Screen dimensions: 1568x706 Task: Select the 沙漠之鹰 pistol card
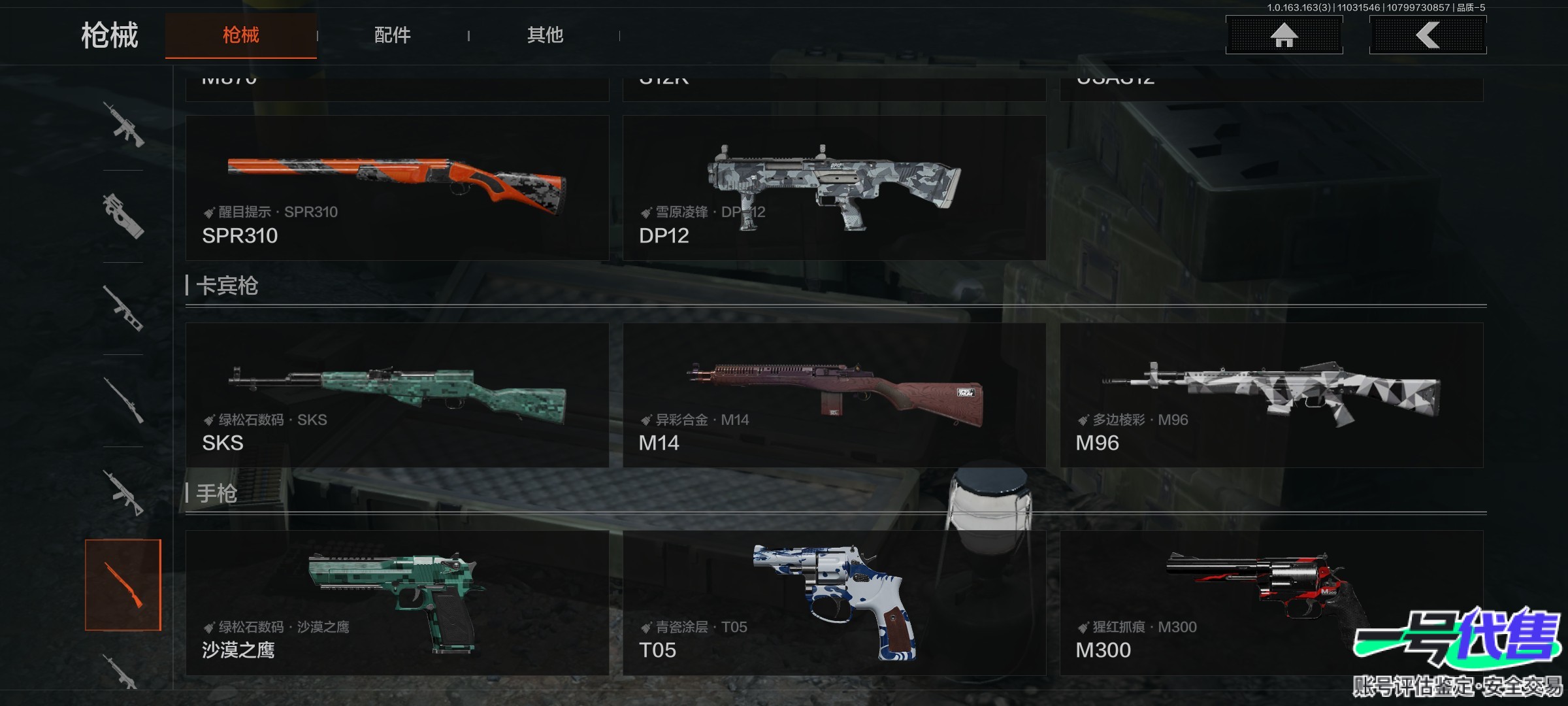pos(397,603)
